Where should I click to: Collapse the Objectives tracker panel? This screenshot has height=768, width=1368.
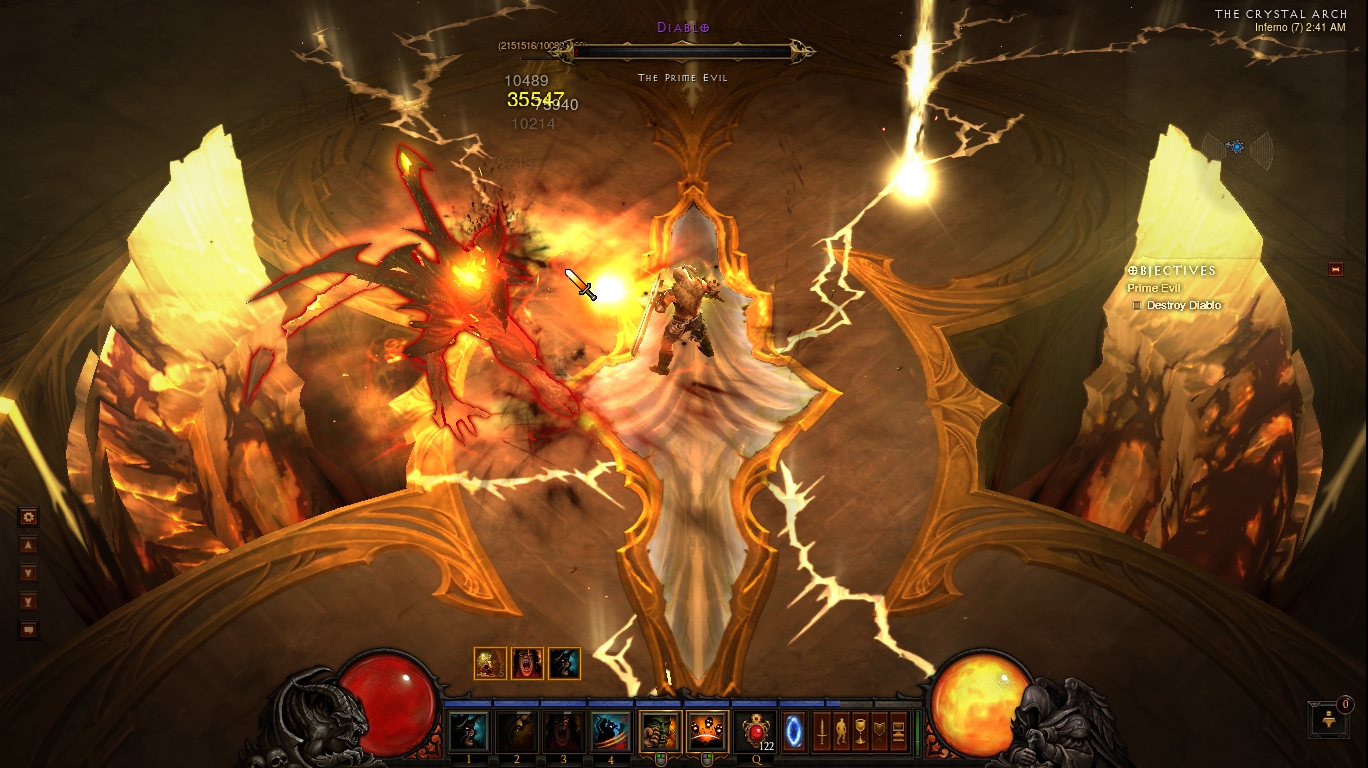1335,269
